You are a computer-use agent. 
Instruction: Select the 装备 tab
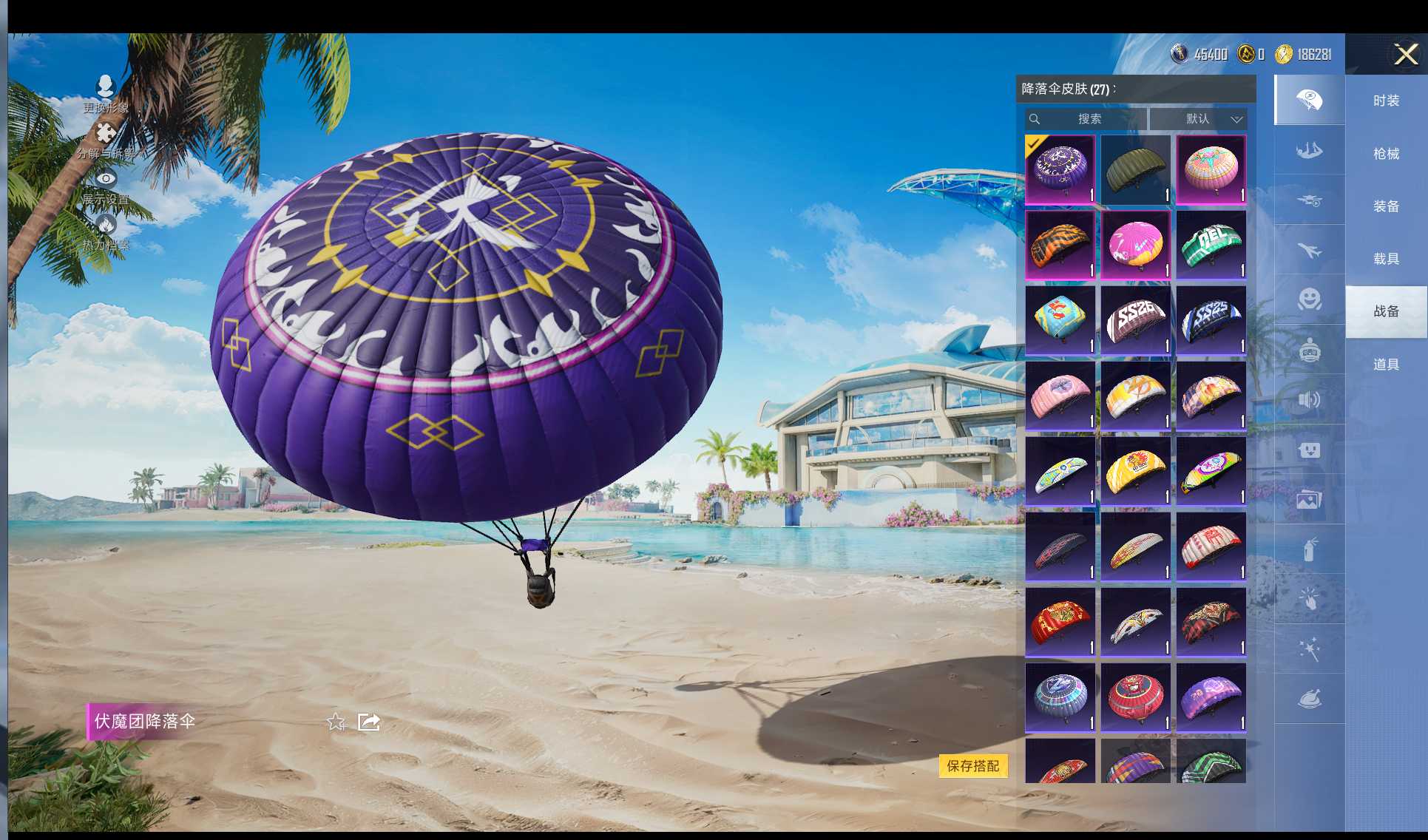1386,206
